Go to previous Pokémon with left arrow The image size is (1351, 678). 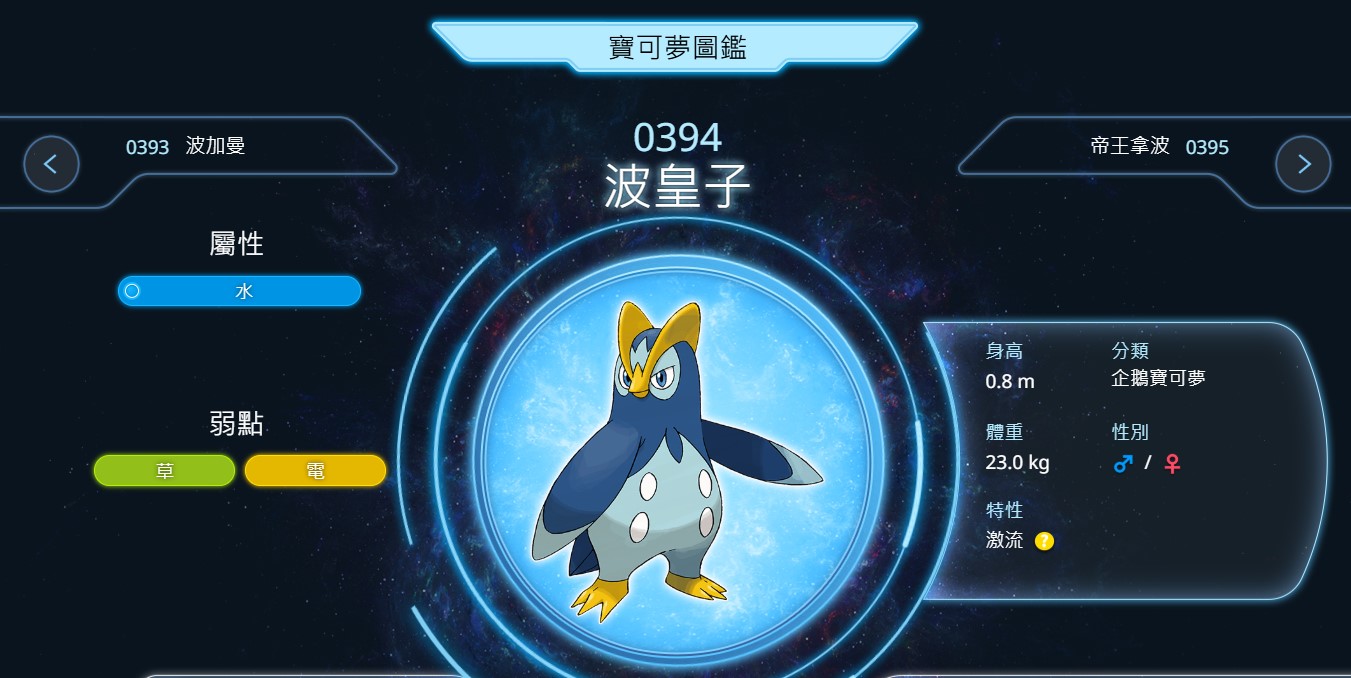[51, 164]
